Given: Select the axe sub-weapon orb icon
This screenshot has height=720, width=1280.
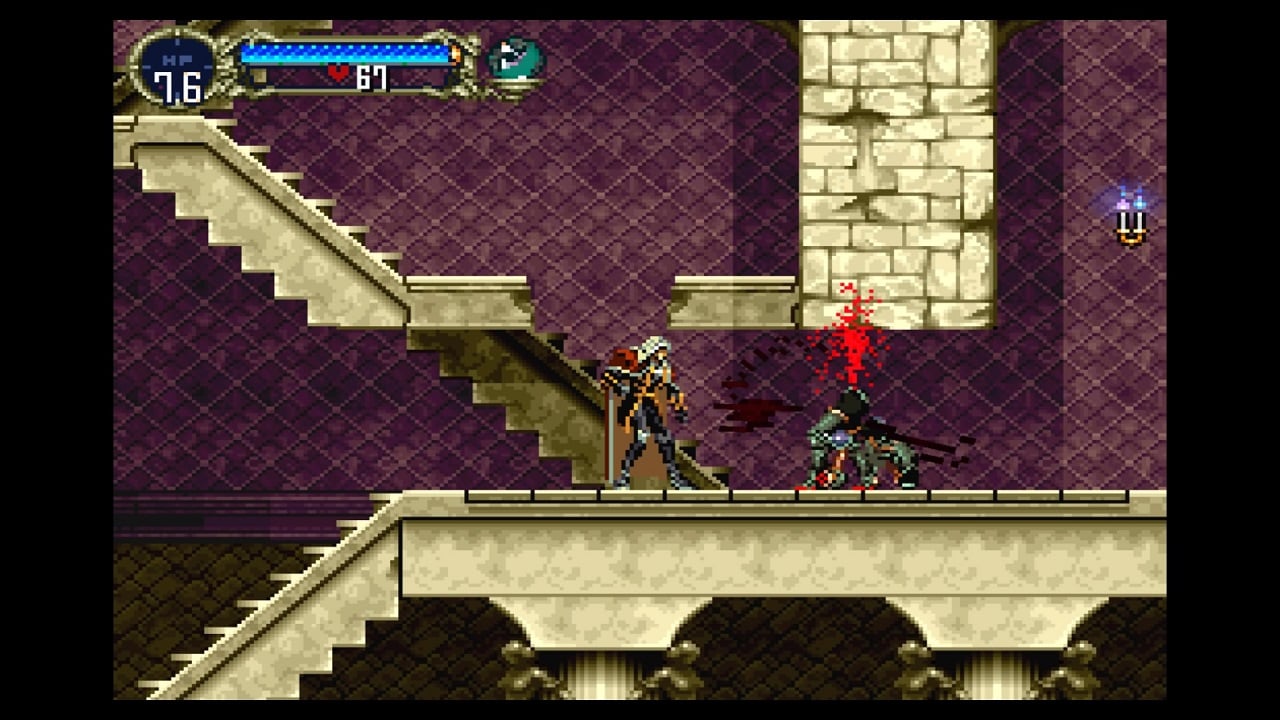Looking at the screenshot, I should pyautogui.click(x=515, y=60).
